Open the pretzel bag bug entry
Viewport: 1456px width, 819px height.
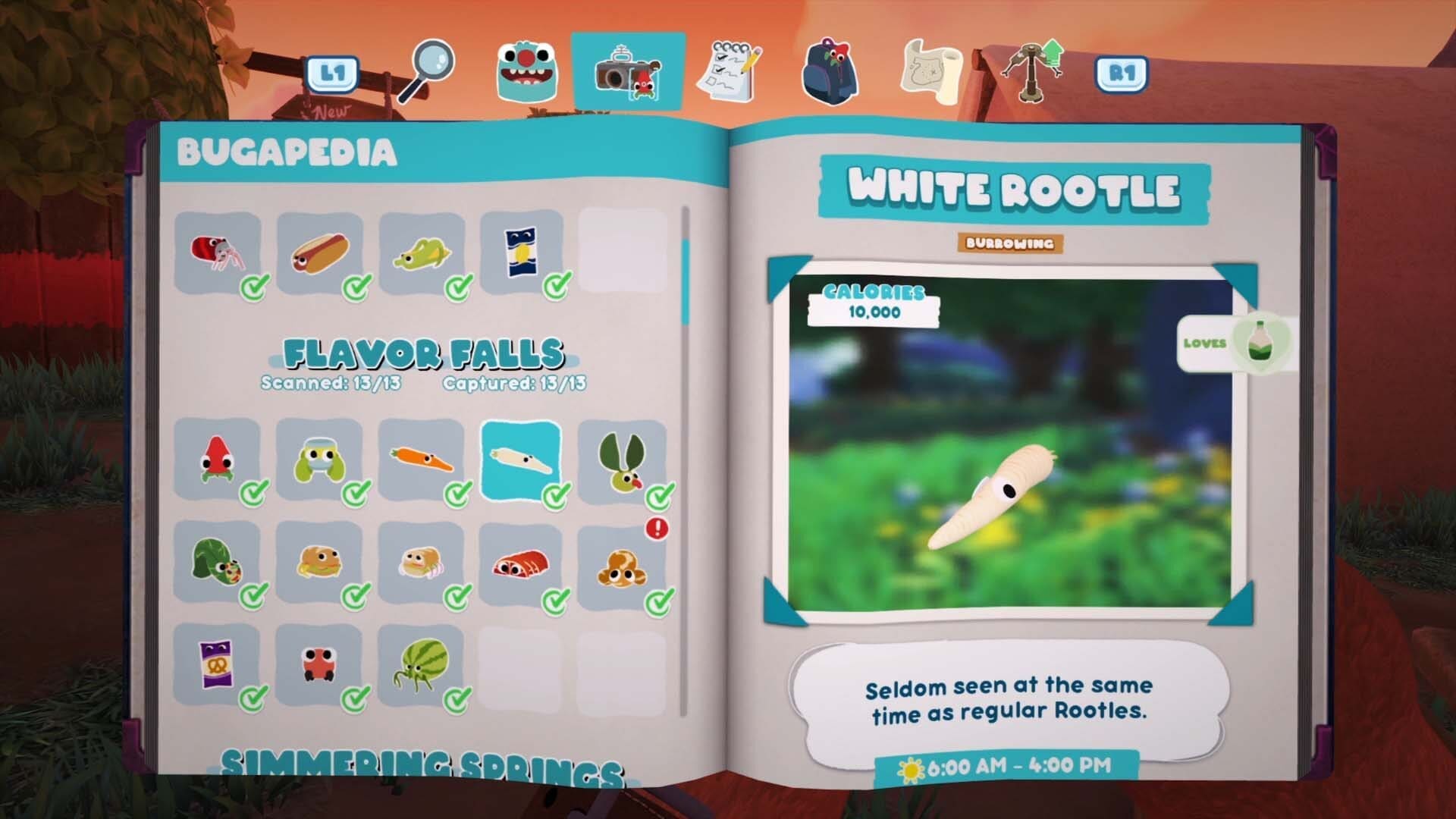[x=218, y=665]
